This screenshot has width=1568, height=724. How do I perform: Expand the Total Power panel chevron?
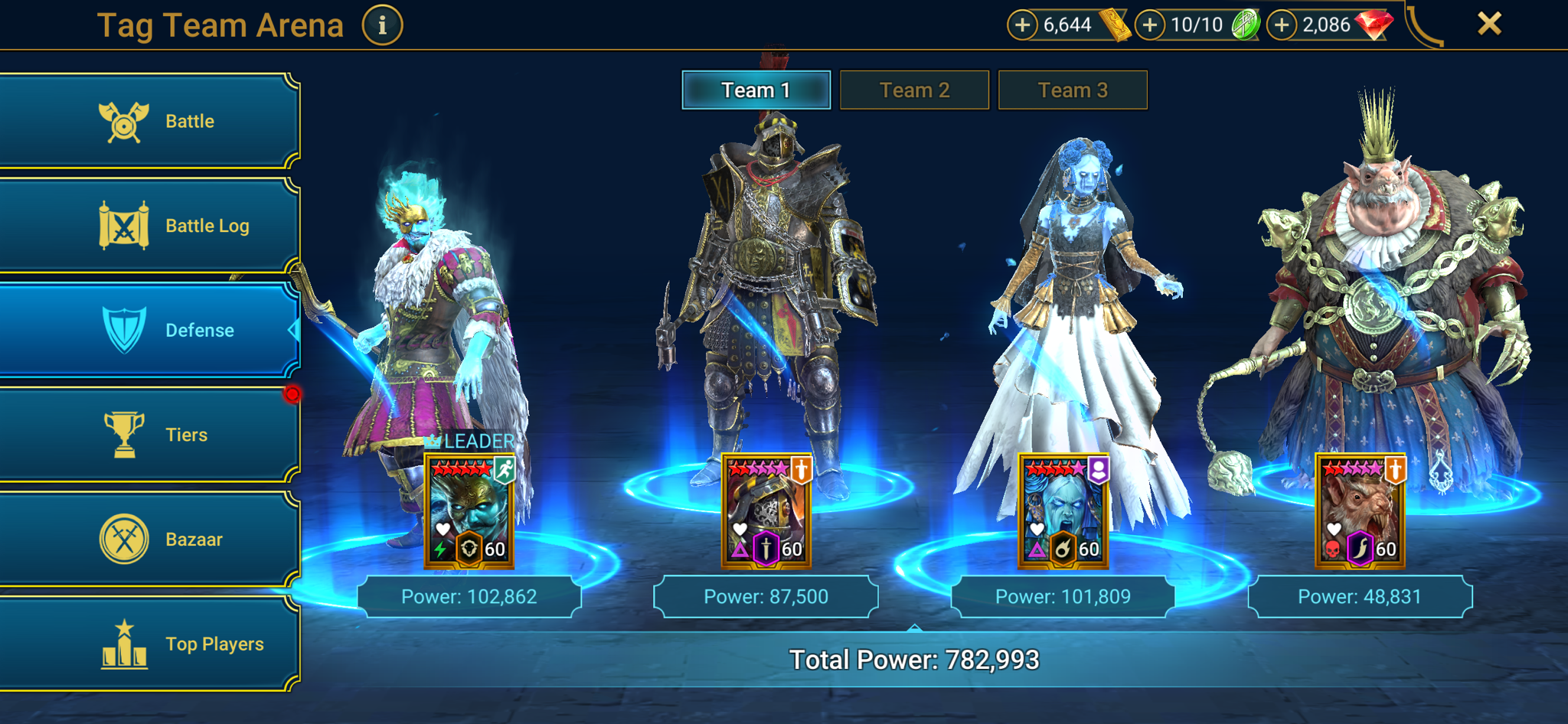coord(914,626)
